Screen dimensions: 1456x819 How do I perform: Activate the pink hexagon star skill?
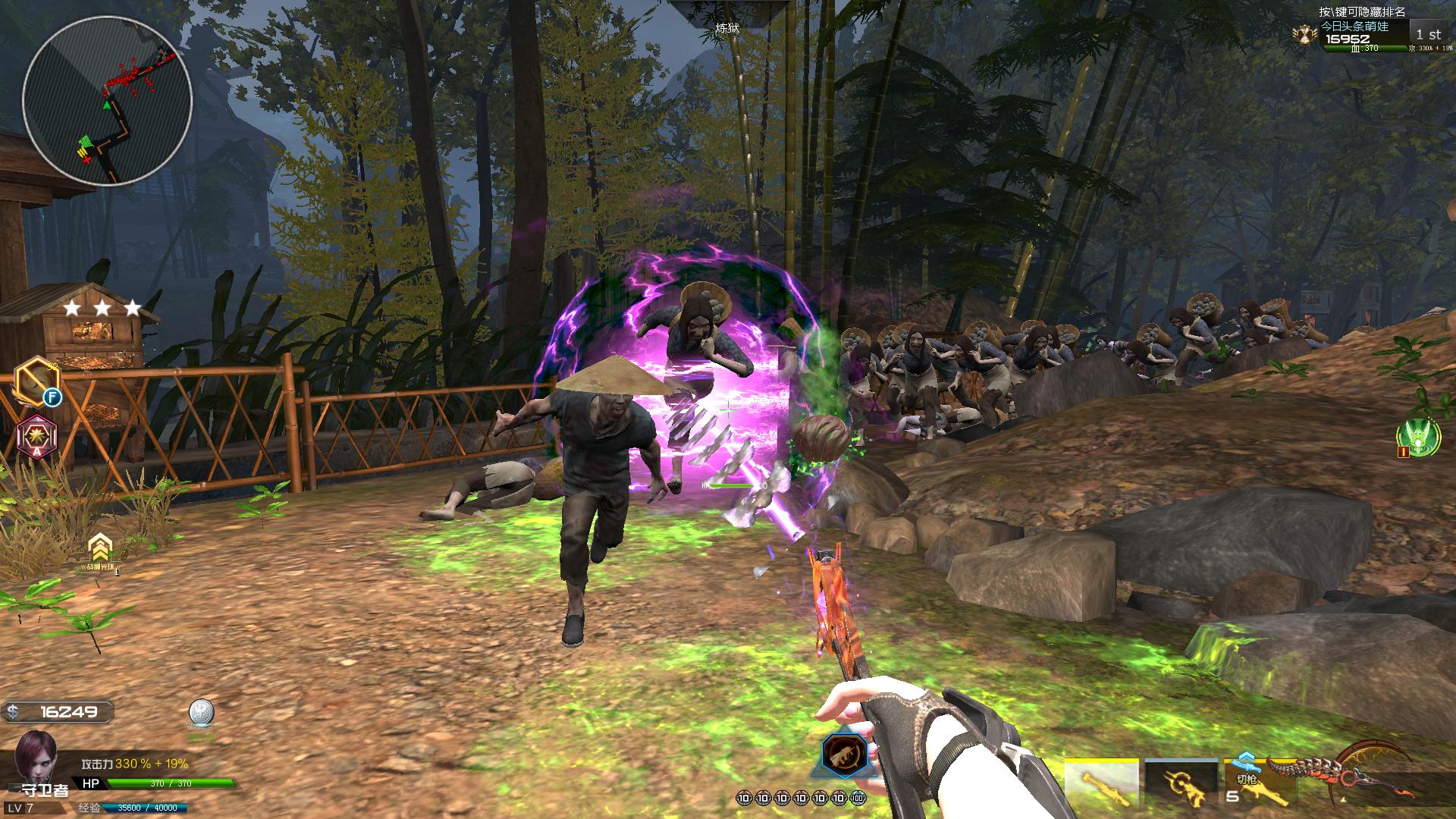point(36,436)
